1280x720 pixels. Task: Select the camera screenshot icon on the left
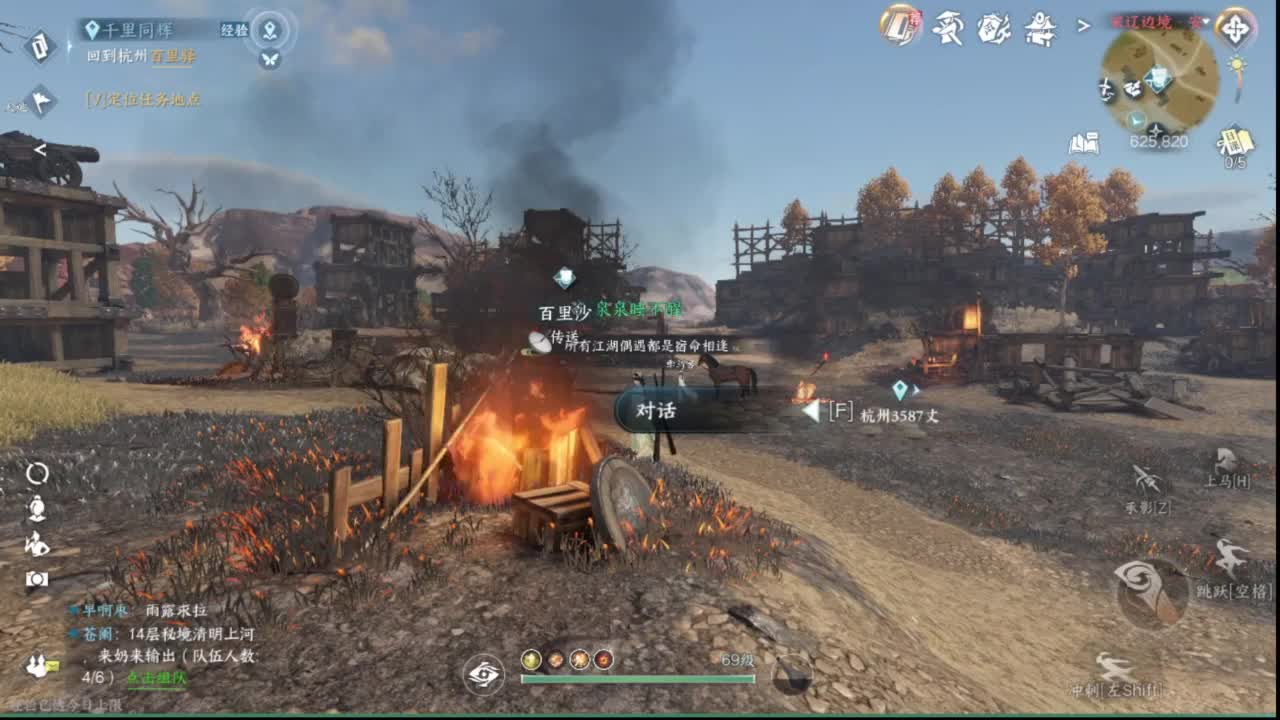pyautogui.click(x=37, y=578)
